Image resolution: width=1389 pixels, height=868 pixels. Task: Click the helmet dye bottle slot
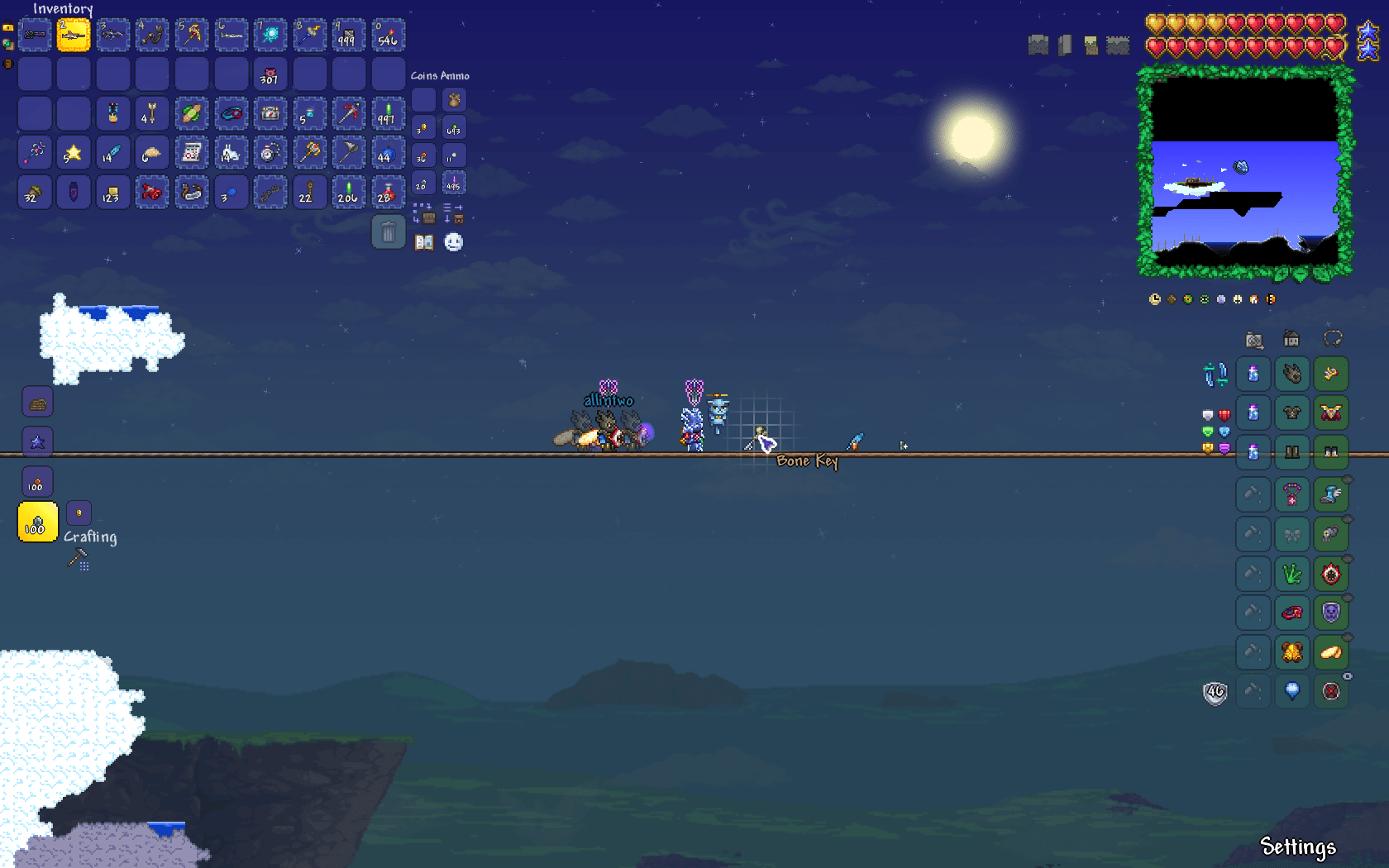[x=1253, y=374]
